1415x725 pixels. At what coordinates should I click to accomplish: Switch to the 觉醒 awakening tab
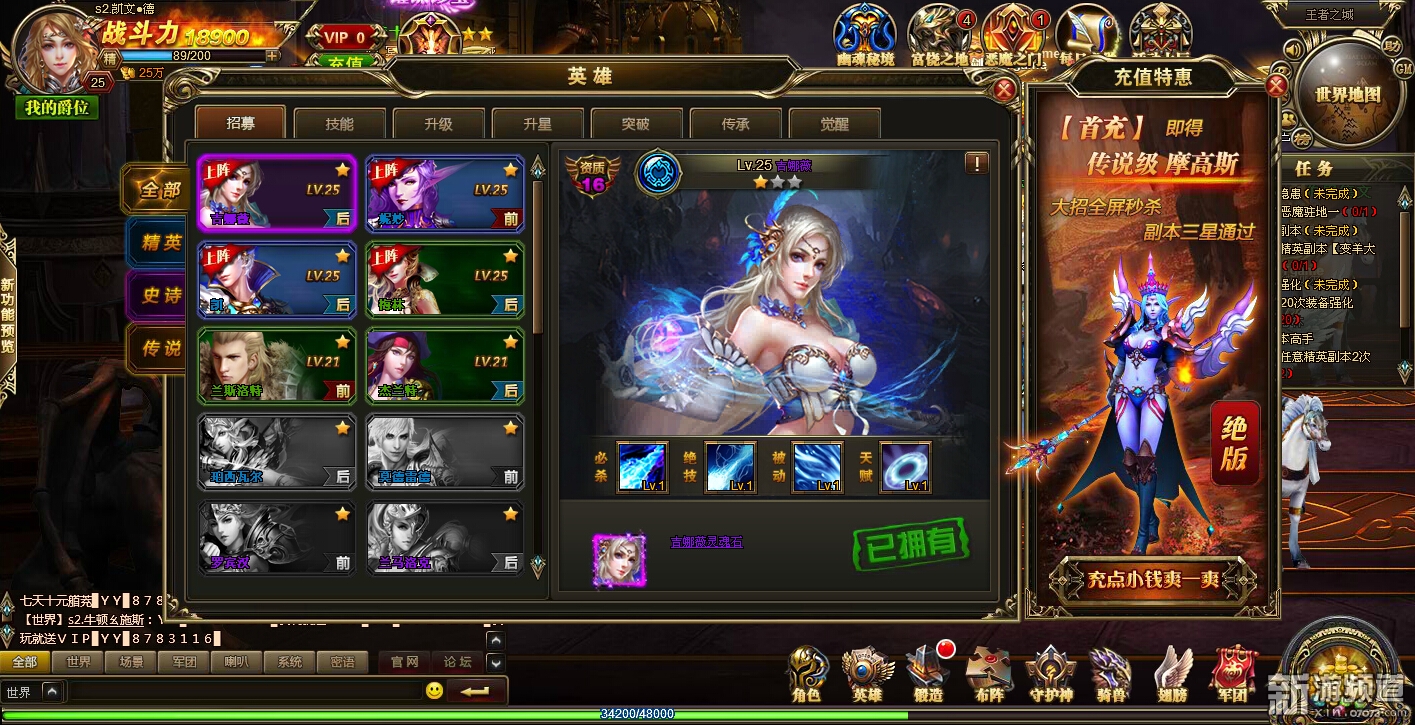(835, 124)
